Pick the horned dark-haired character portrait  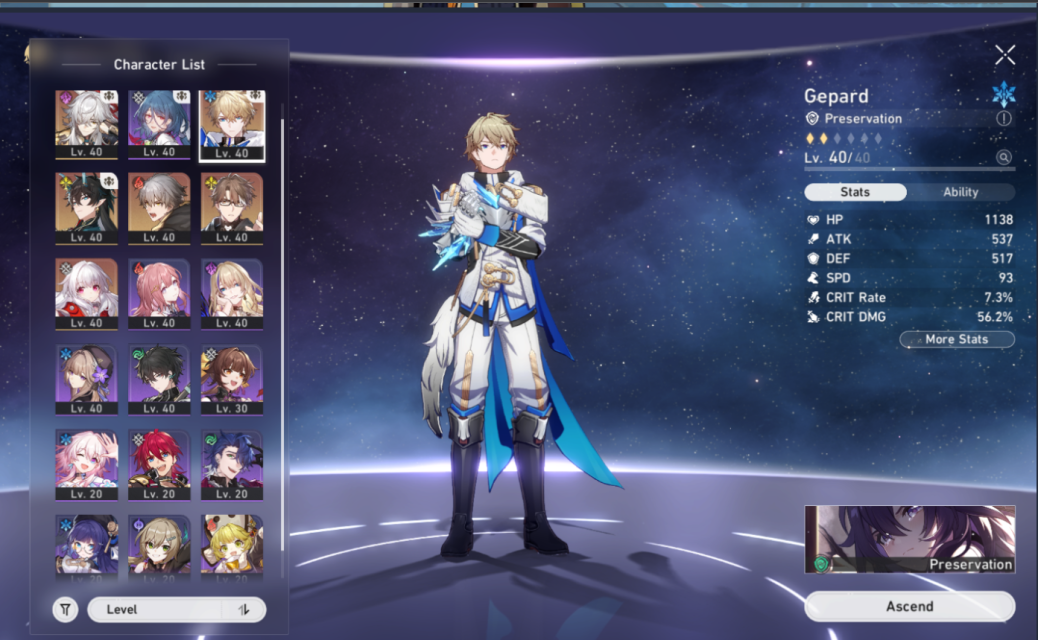(x=87, y=208)
